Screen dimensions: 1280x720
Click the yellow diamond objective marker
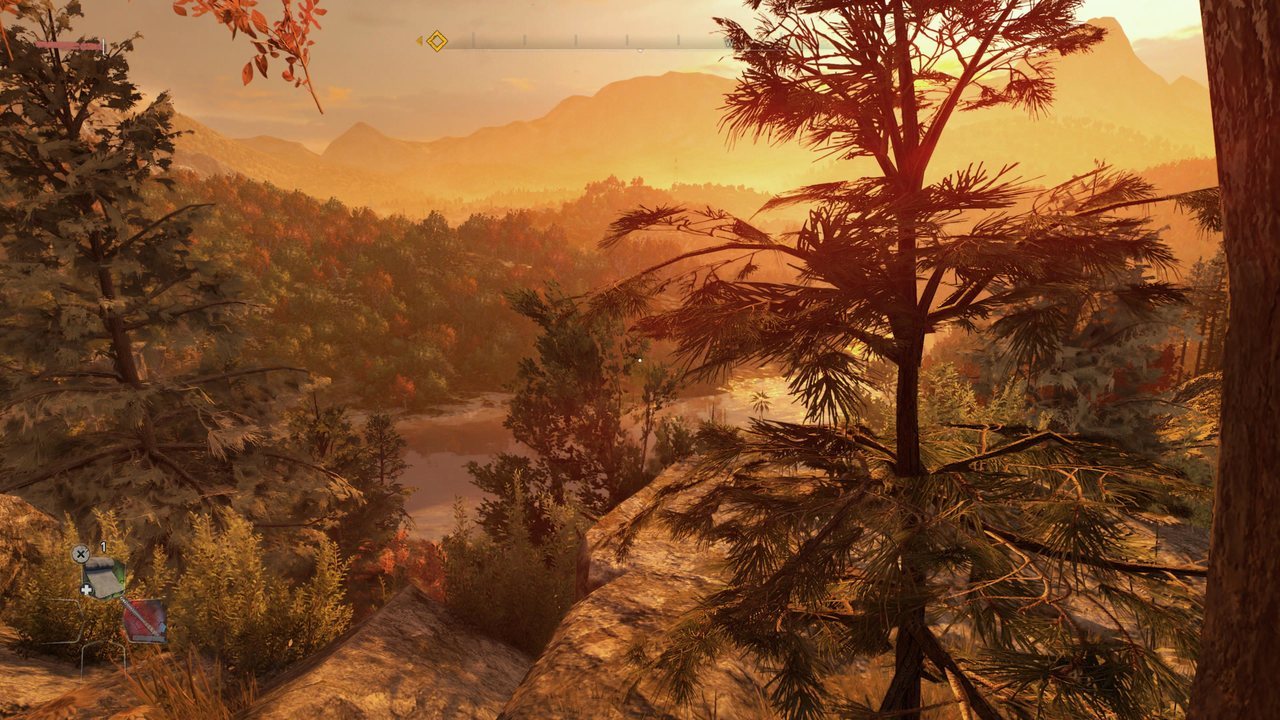(437, 41)
